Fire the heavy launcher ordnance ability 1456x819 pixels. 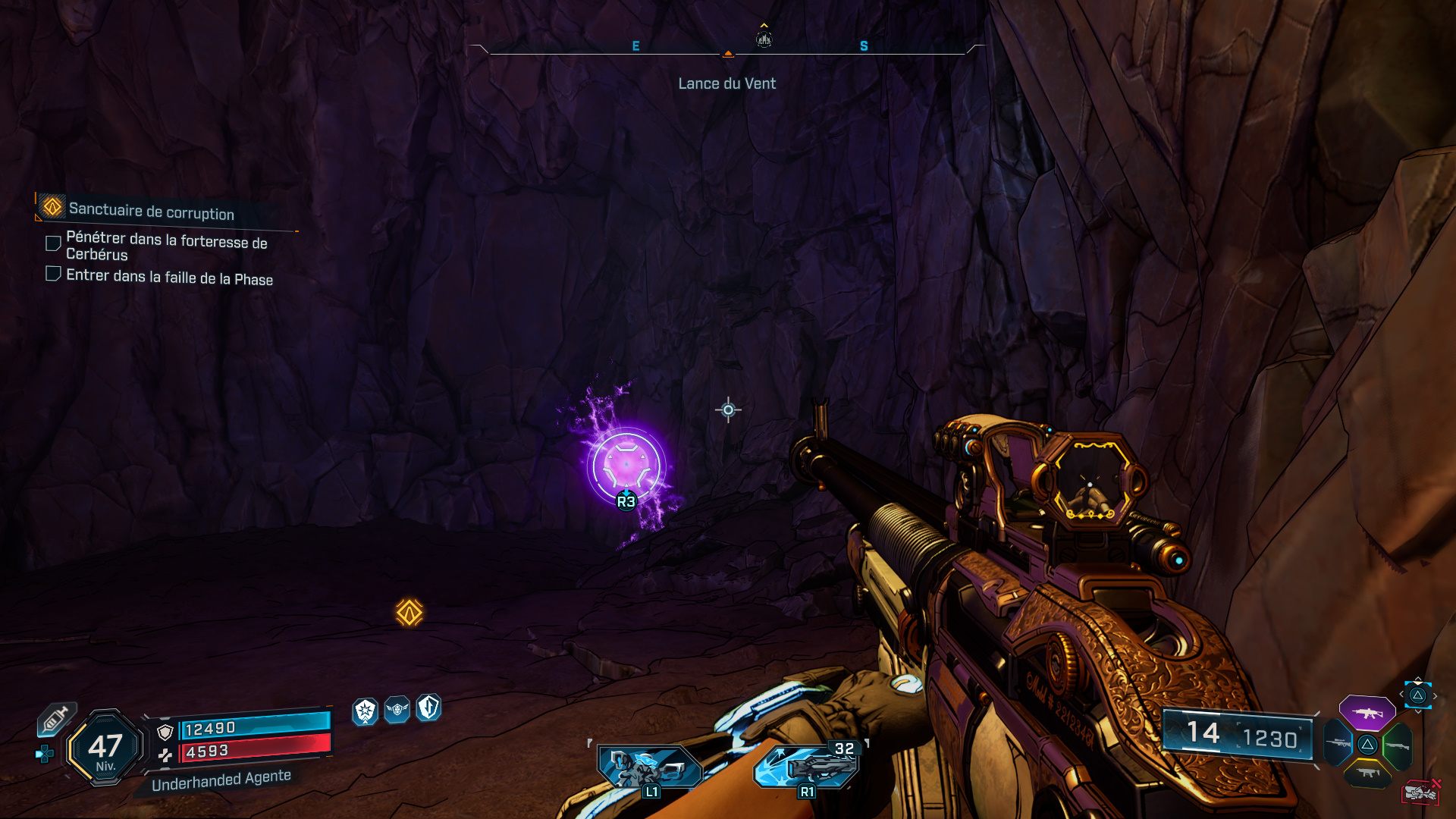coord(806,767)
